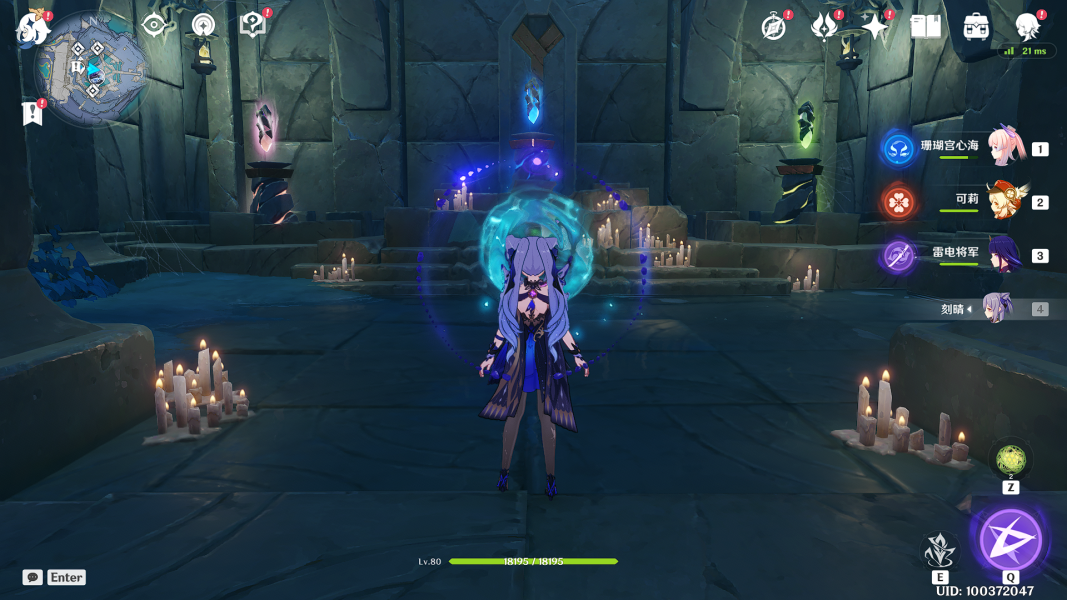This screenshot has width=1067, height=600.
Task: Open the tutorial question-mark book icon
Action: pos(253,25)
